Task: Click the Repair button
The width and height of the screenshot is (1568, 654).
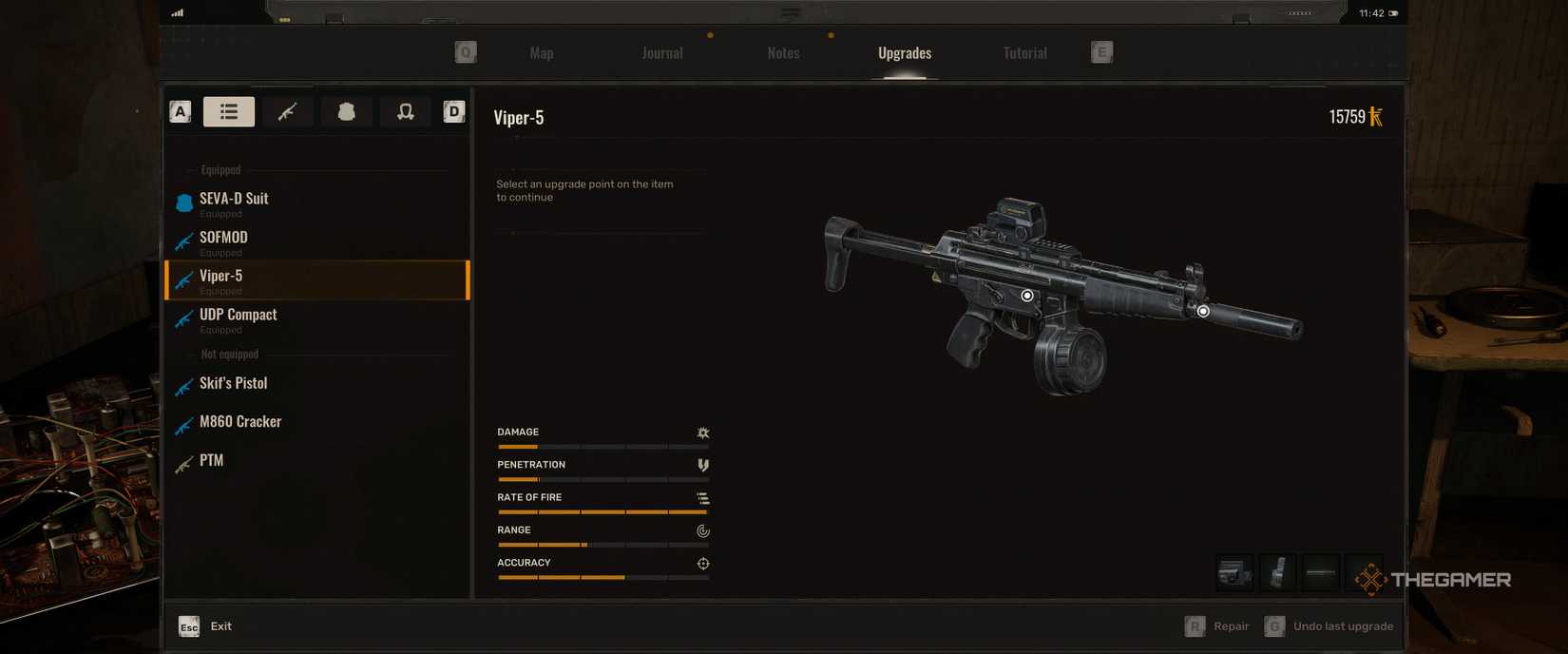Action: point(1218,626)
